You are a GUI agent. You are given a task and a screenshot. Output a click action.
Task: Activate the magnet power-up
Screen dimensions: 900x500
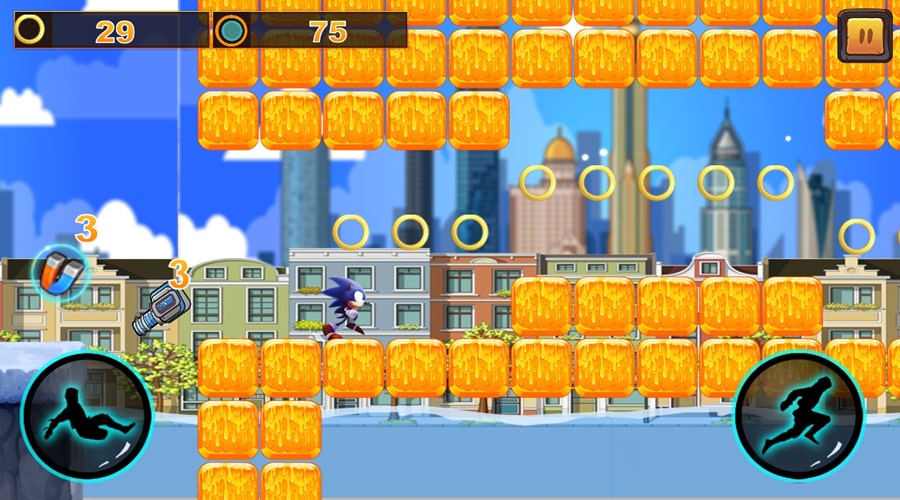(60, 272)
